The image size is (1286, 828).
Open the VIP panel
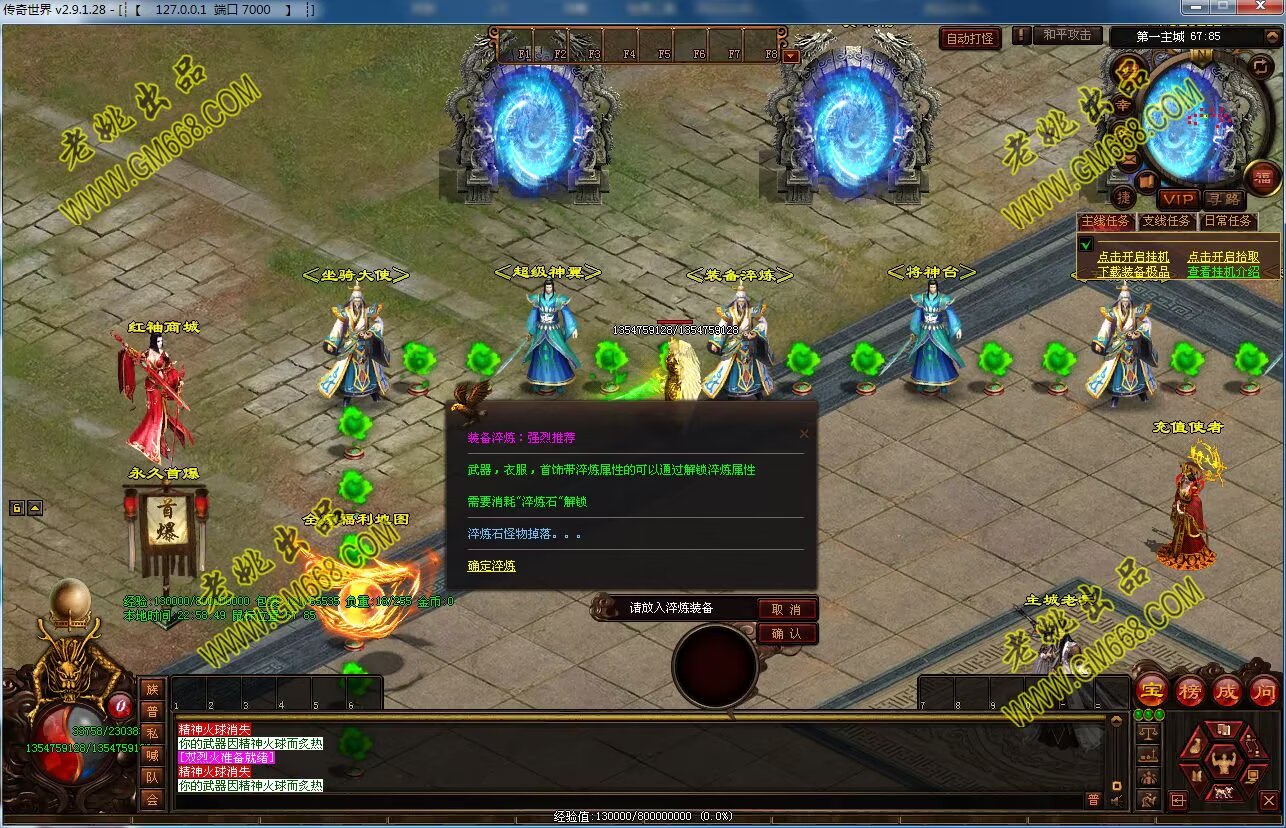1178,199
